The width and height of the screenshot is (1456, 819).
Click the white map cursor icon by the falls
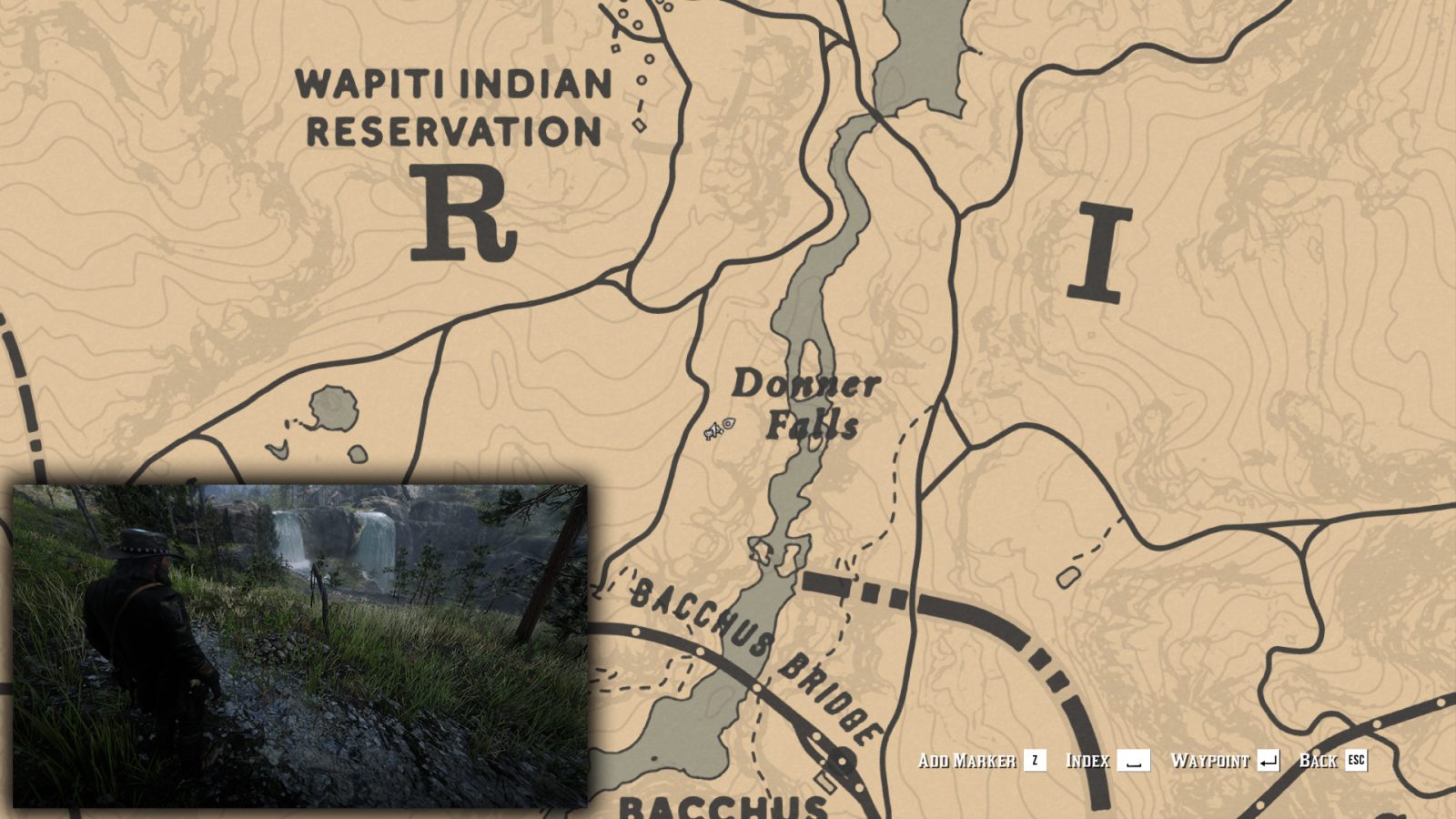[x=728, y=424]
